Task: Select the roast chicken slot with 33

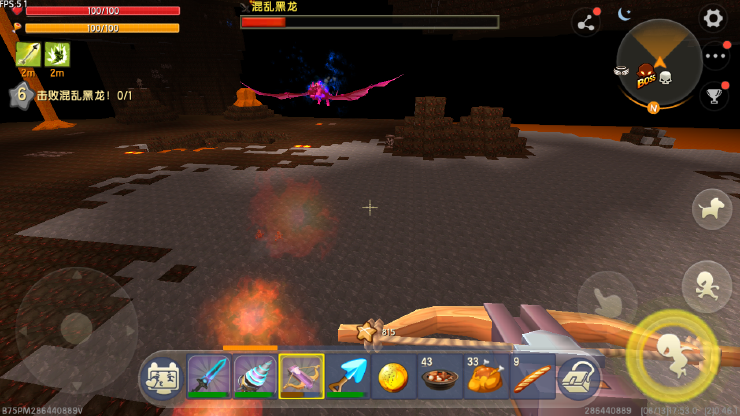Action: [x=486, y=378]
